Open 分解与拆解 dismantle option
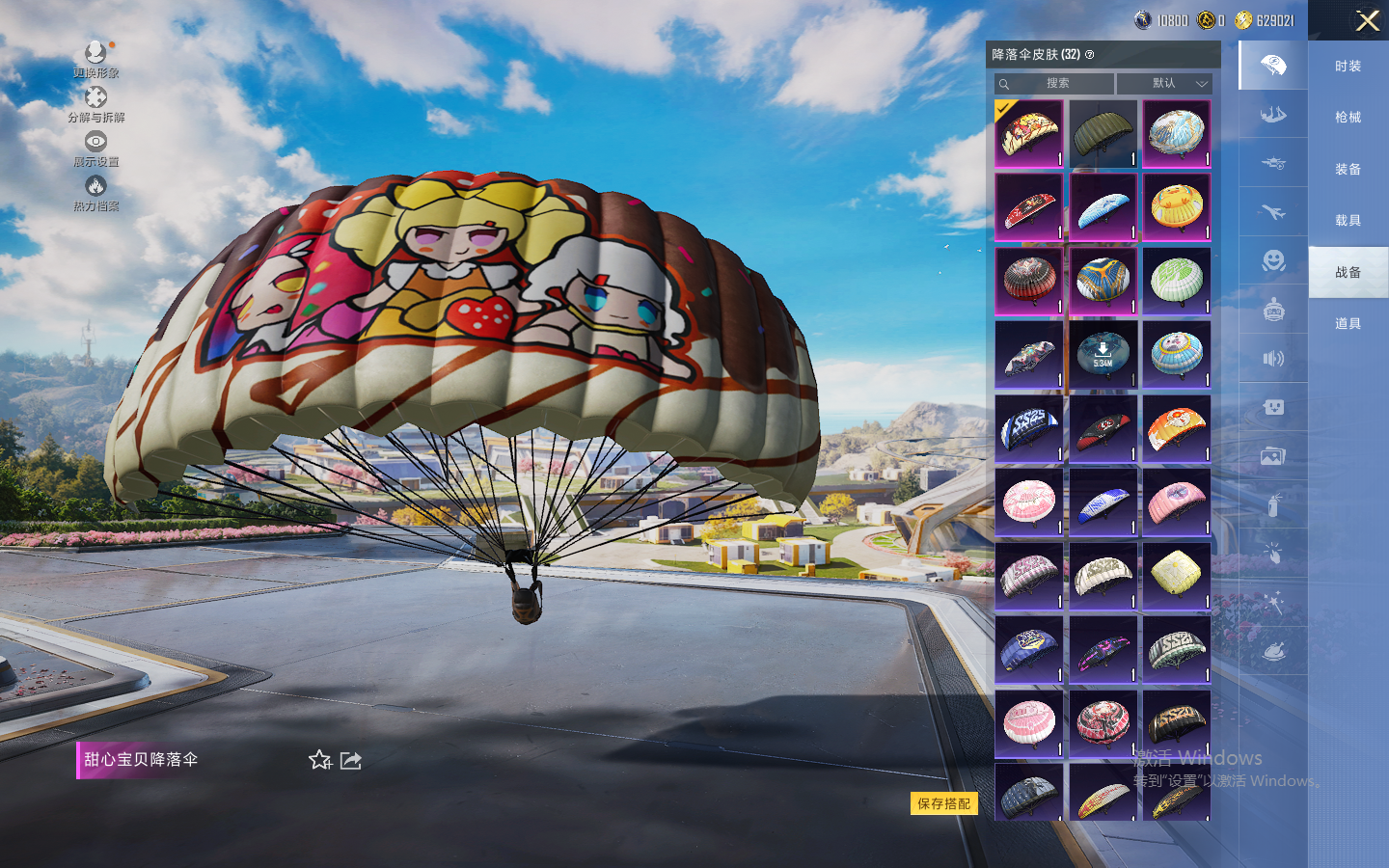Image resolution: width=1389 pixels, height=868 pixels. [x=95, y=103]
